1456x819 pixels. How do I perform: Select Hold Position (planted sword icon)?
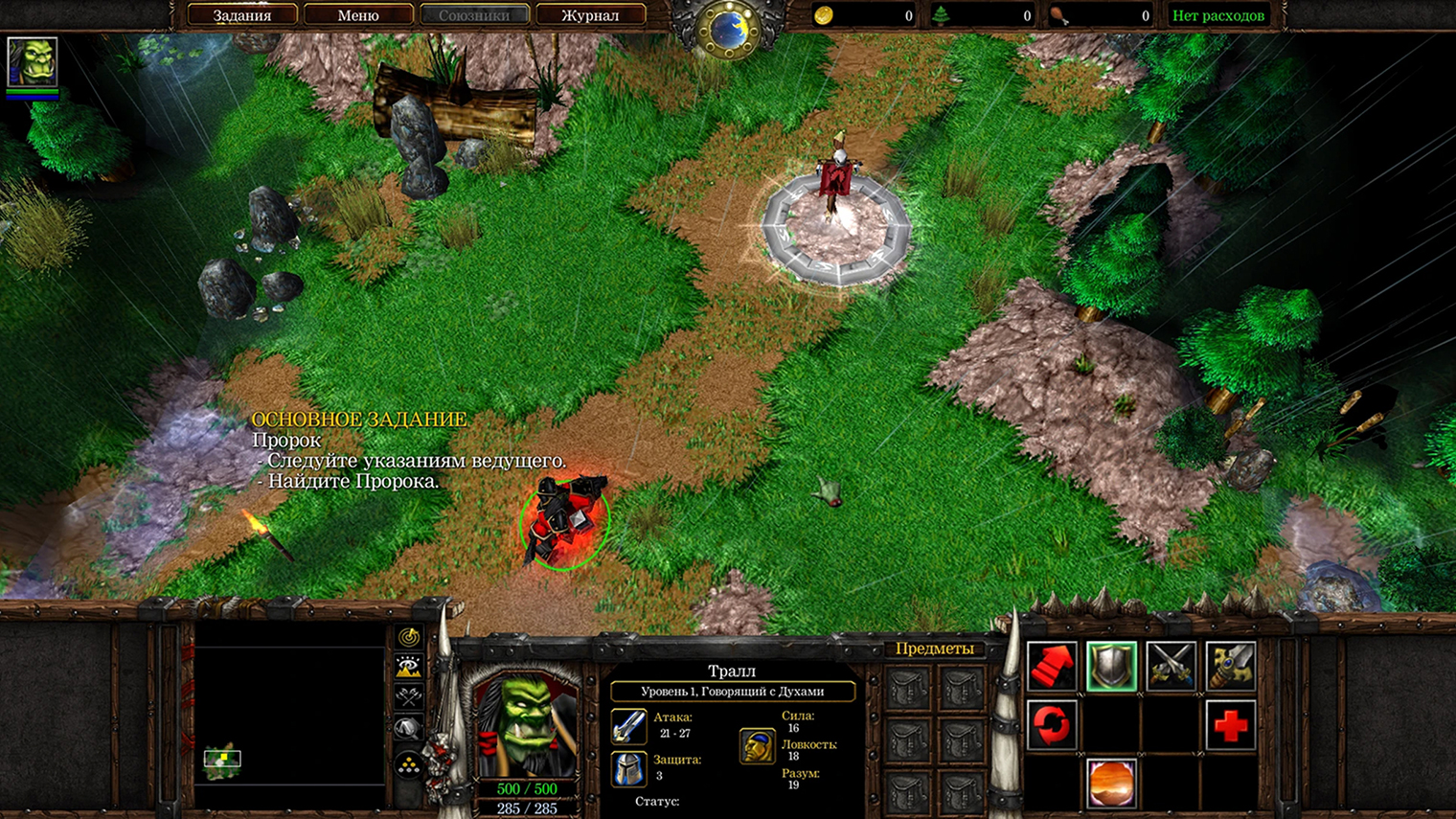click(x=1231, y=668)
